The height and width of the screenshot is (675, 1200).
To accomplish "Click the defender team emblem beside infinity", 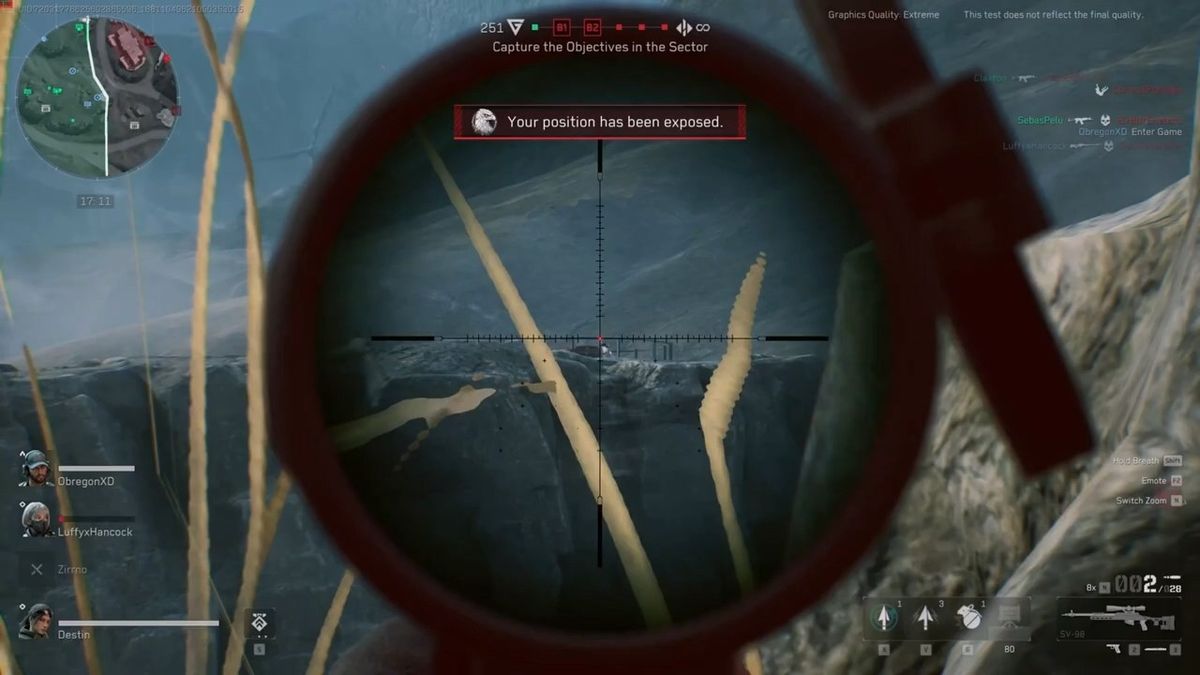I will pos(684,28).
